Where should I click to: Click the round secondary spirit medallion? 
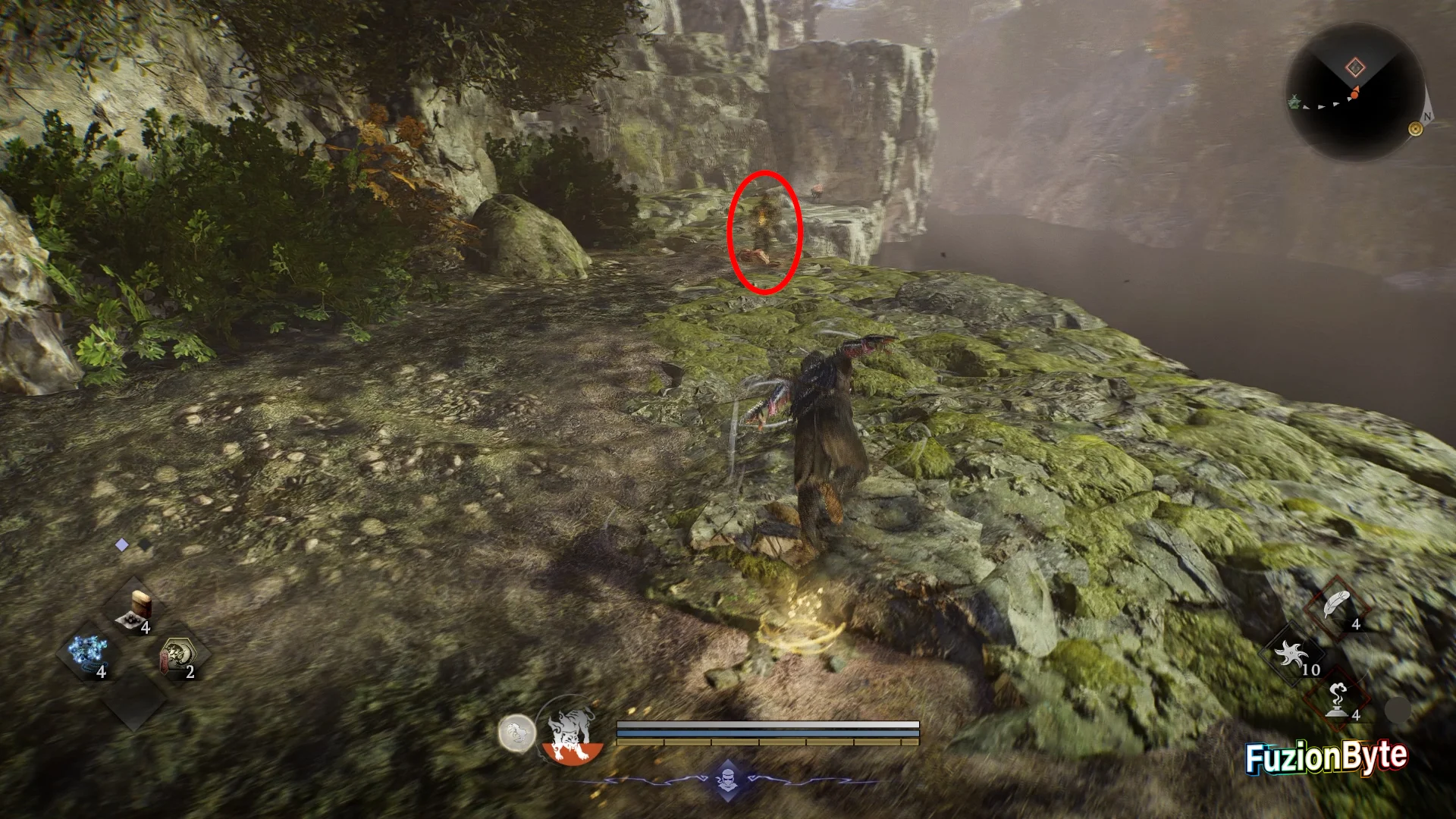516,733
